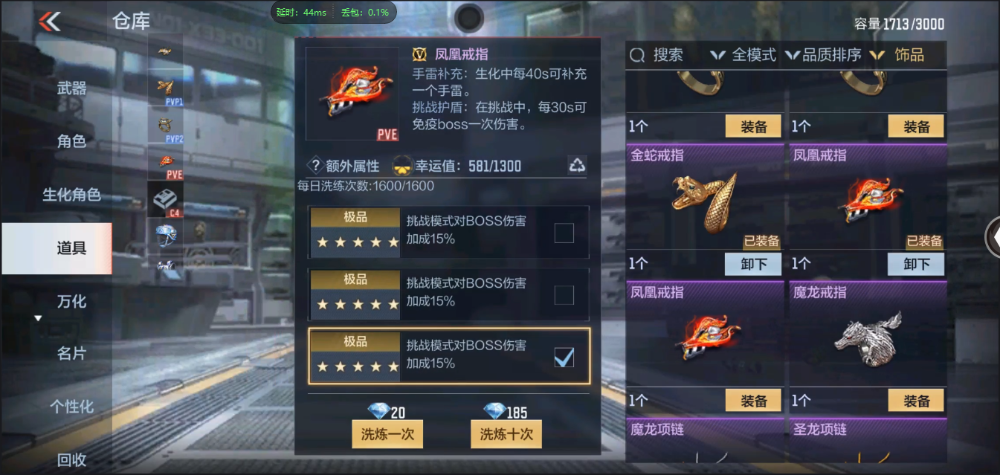The height and width of the screenshot is (475, 1000).
Task: Switch to the 武器 category tab
Action: click(x=71, y=88)
